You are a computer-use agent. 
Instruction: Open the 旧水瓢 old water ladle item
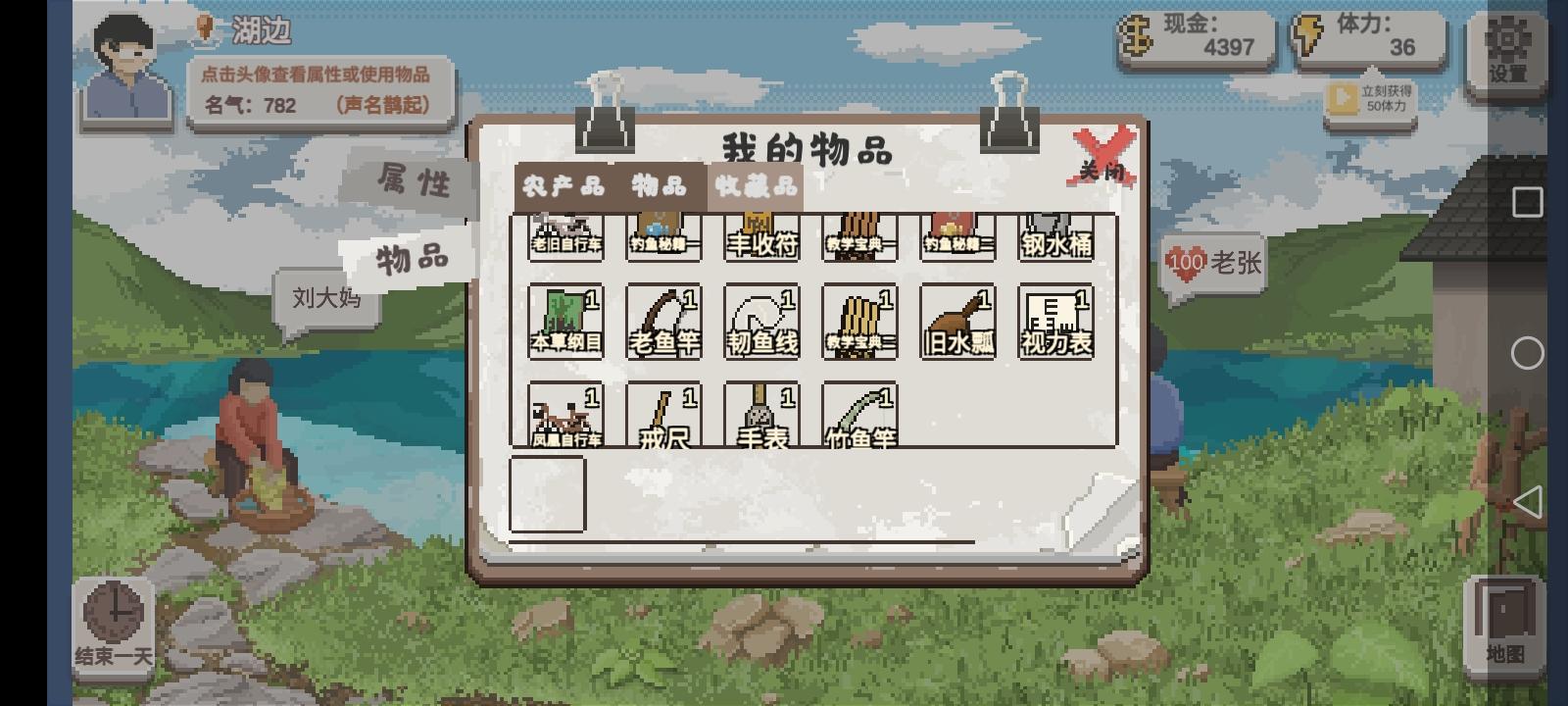(x=957, y=319)
